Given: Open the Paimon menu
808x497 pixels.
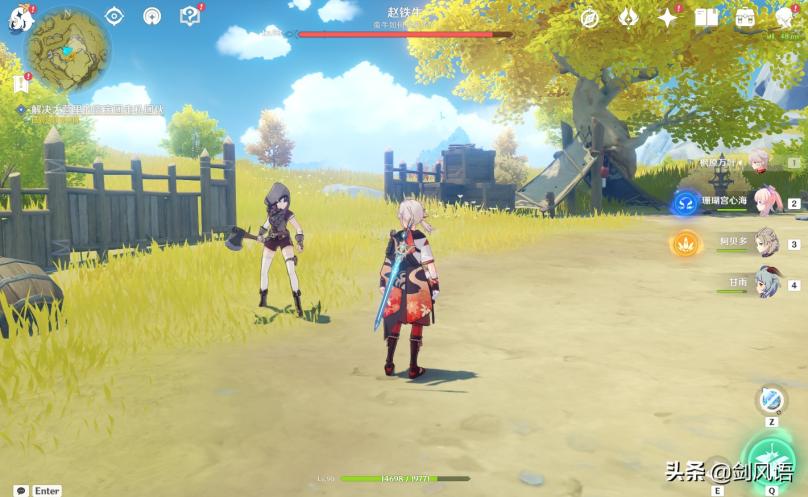Looking at the screenshot, I should click(20, 18).
